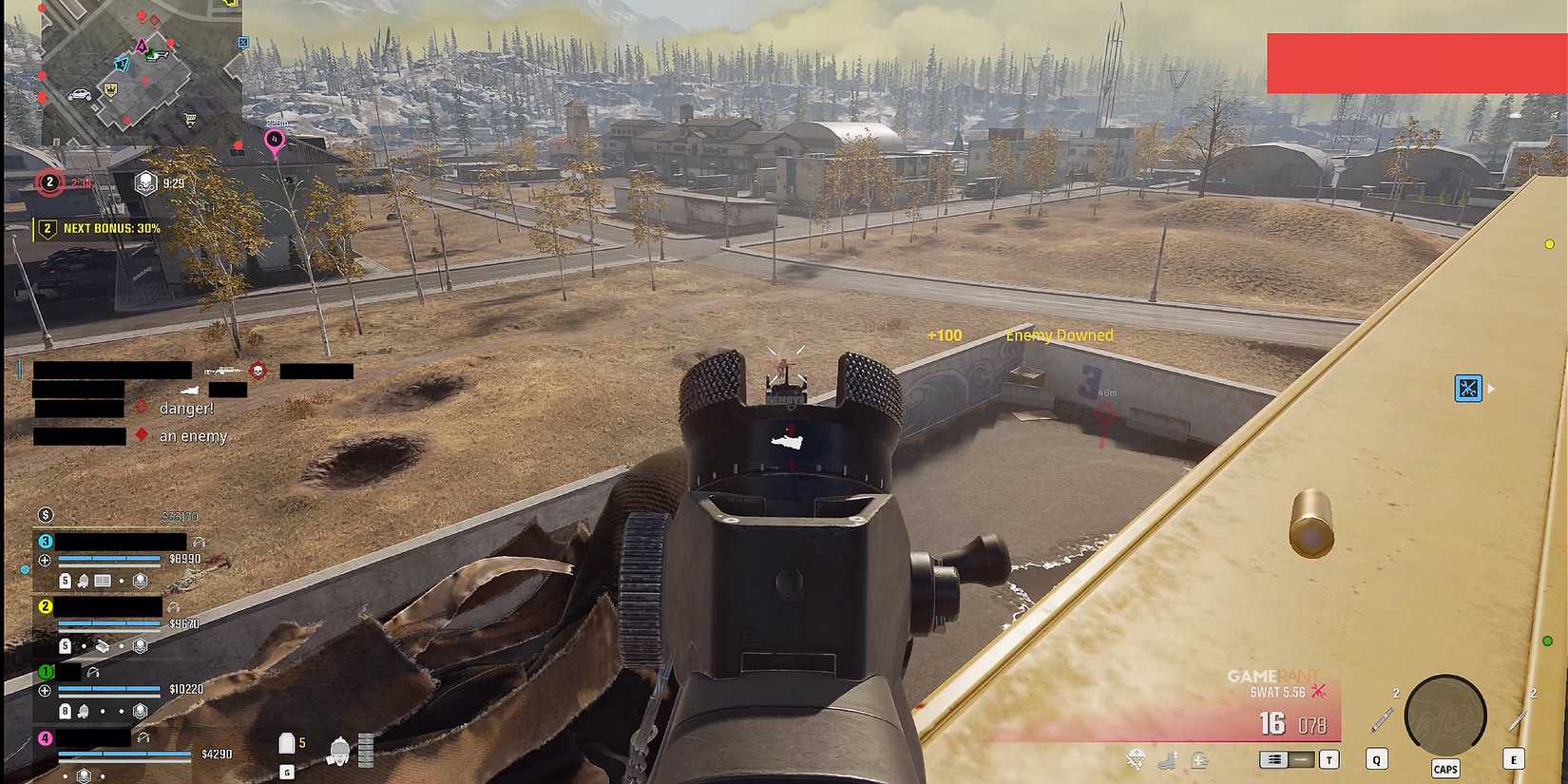This screenshot has width=1568, height=784.
Task: Click the vehicle icon on the minimap
Action: pos(80,94)
